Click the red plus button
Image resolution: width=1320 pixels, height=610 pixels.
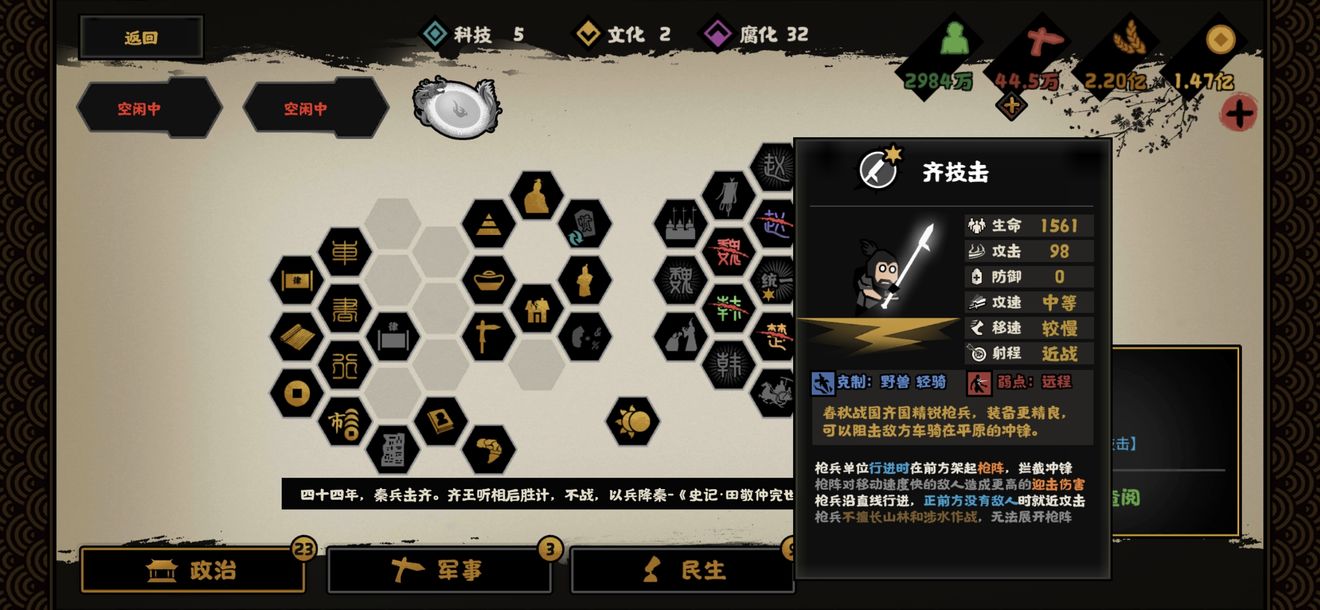click(1239, 112)
